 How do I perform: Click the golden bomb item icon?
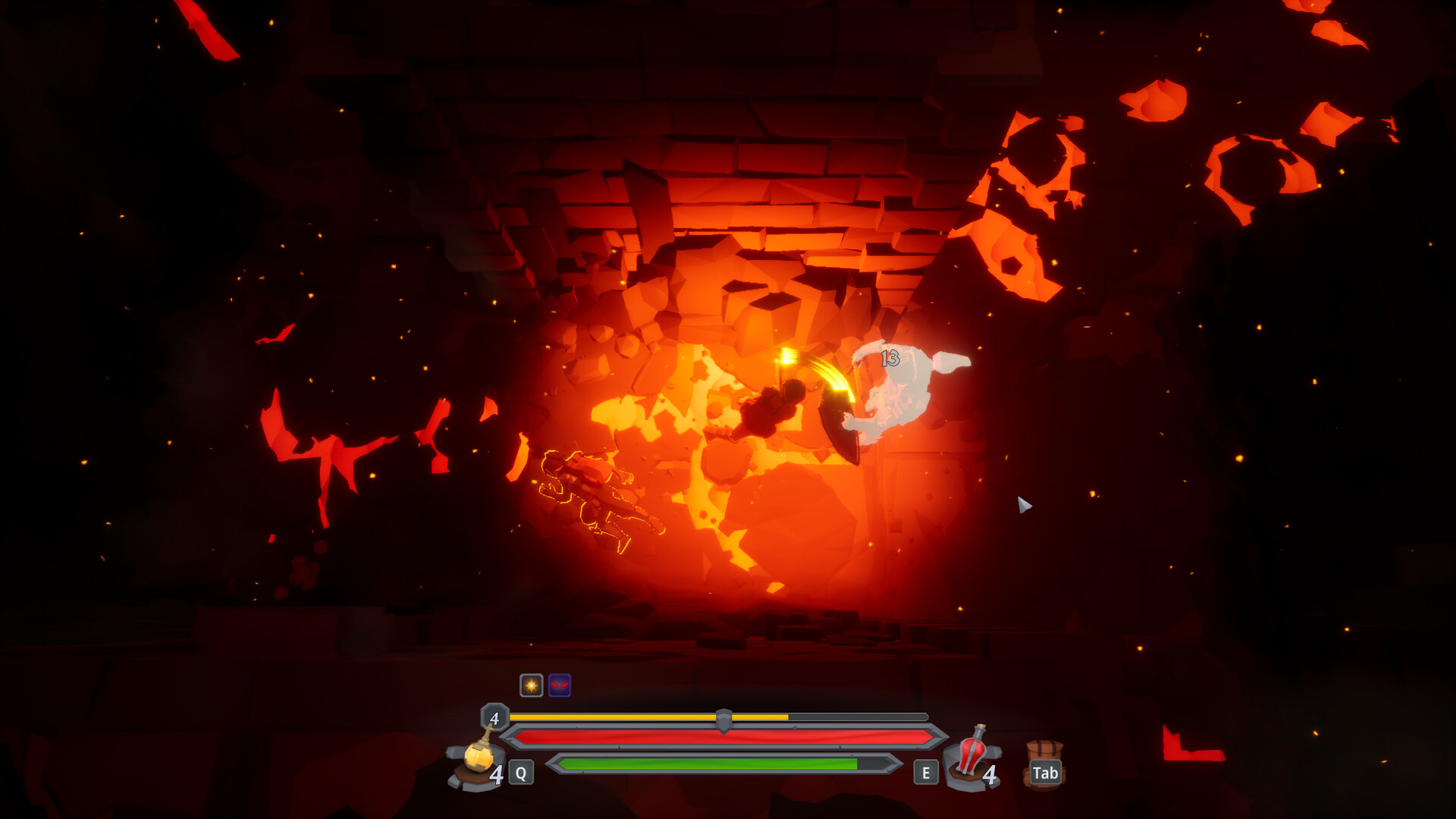click(x=478, y=758)
